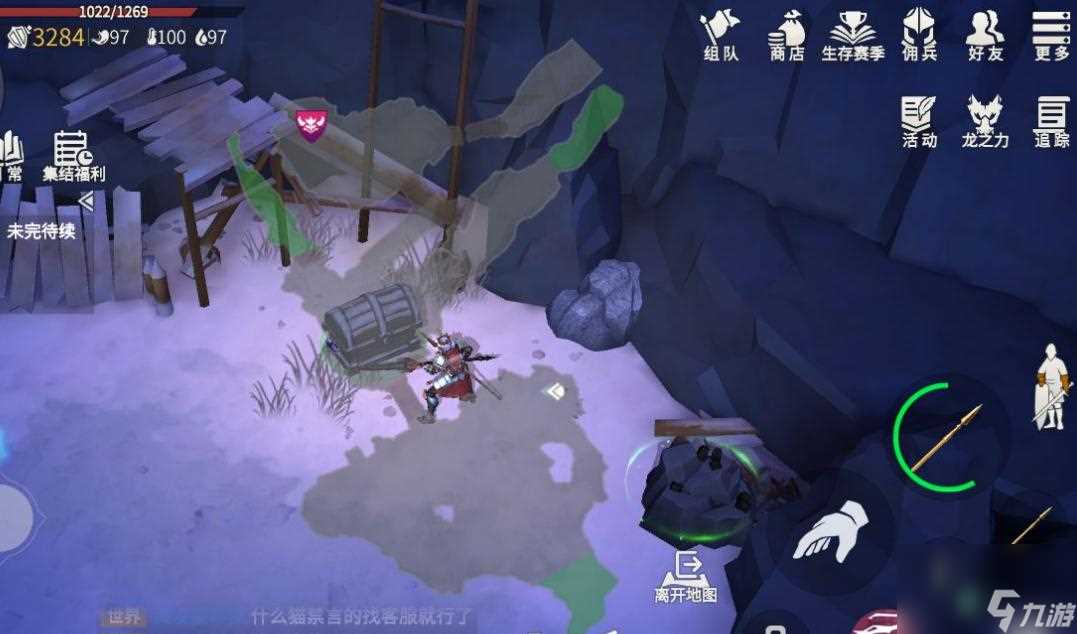Open the 商店 shop
This screenshot has height=634, width=1077.
(x=786, y=35)
